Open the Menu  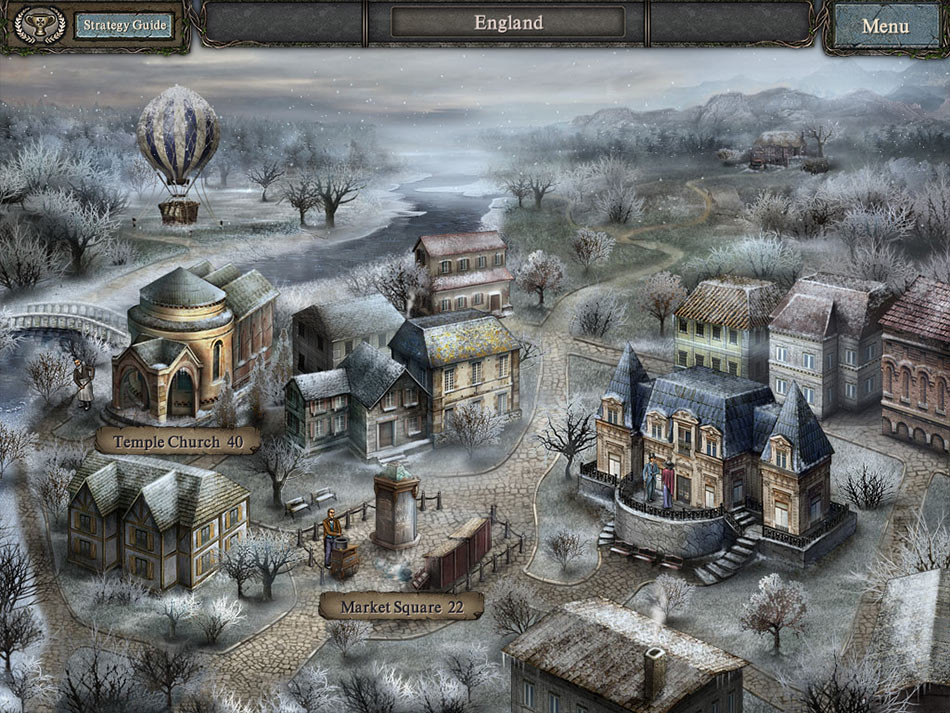tap(884, 26)
